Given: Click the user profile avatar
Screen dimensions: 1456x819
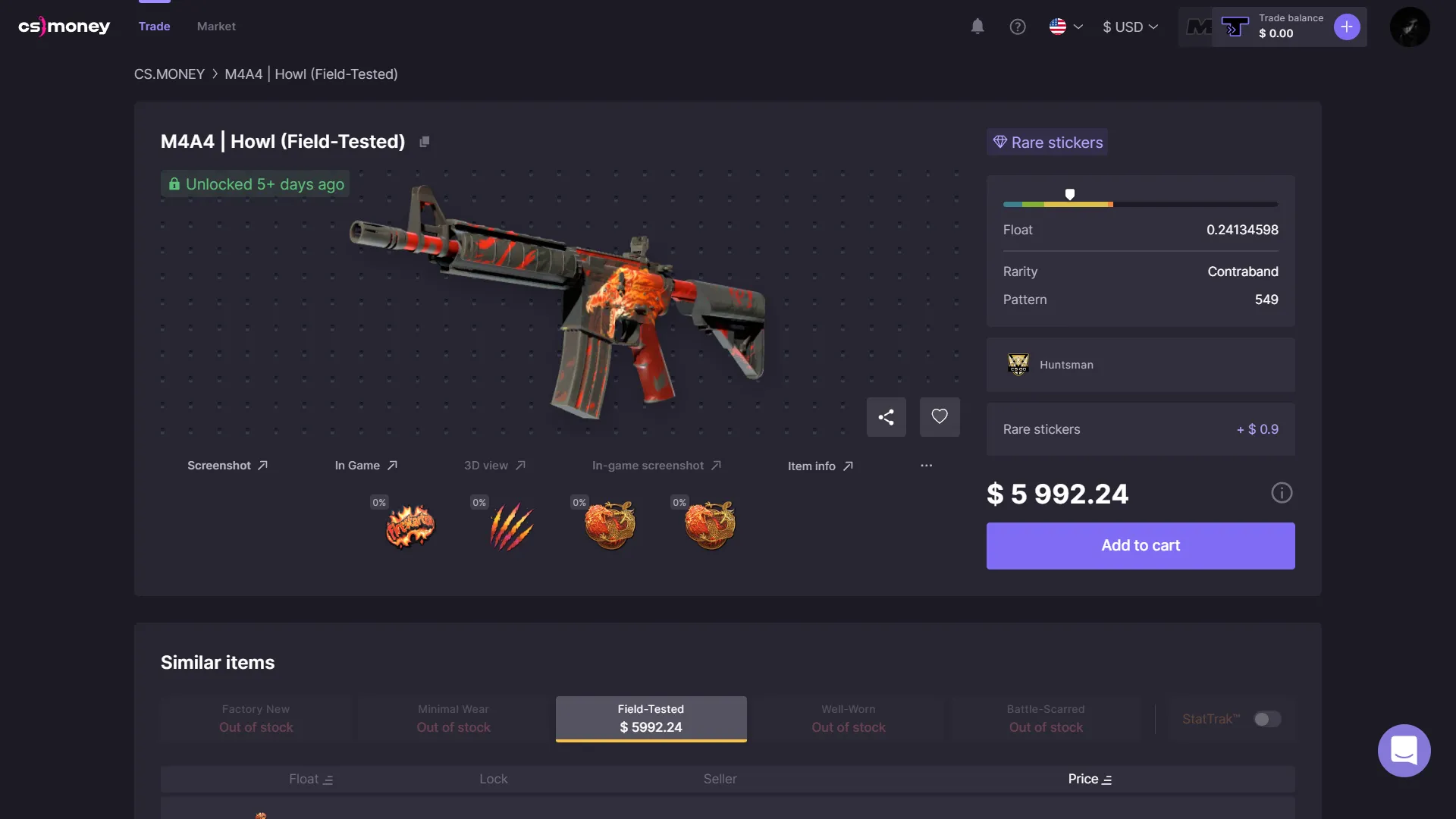Looking at the screenshot, I should point(1410,27).
